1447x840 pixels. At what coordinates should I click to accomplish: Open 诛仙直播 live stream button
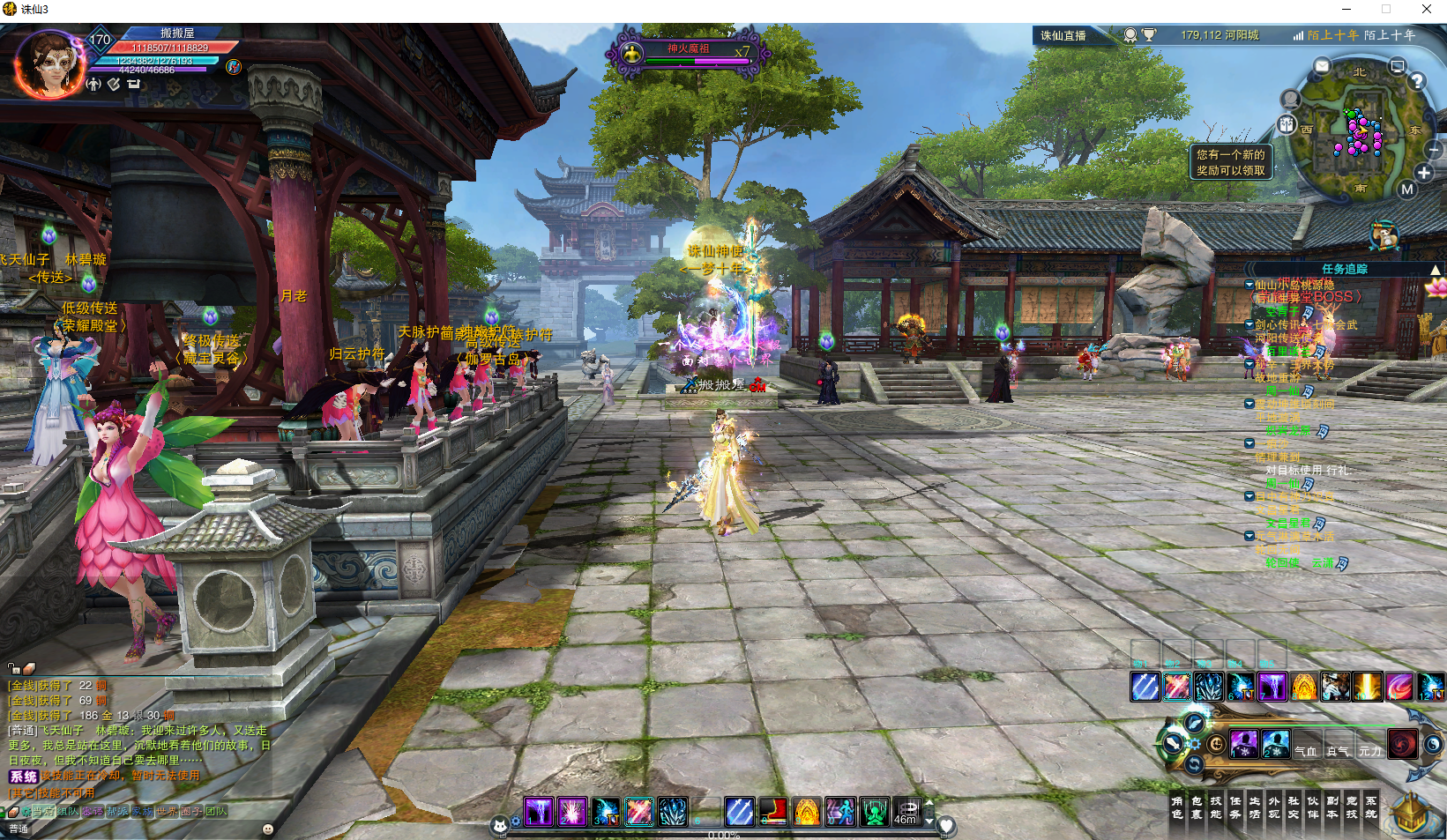pyautogui.click(x=1063, y=35)
